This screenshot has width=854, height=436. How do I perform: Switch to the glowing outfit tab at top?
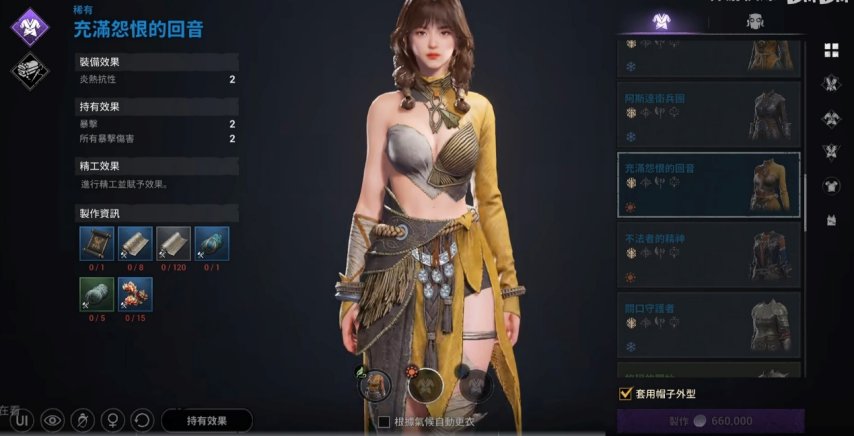pyautogui.click(x=659, y=22)
